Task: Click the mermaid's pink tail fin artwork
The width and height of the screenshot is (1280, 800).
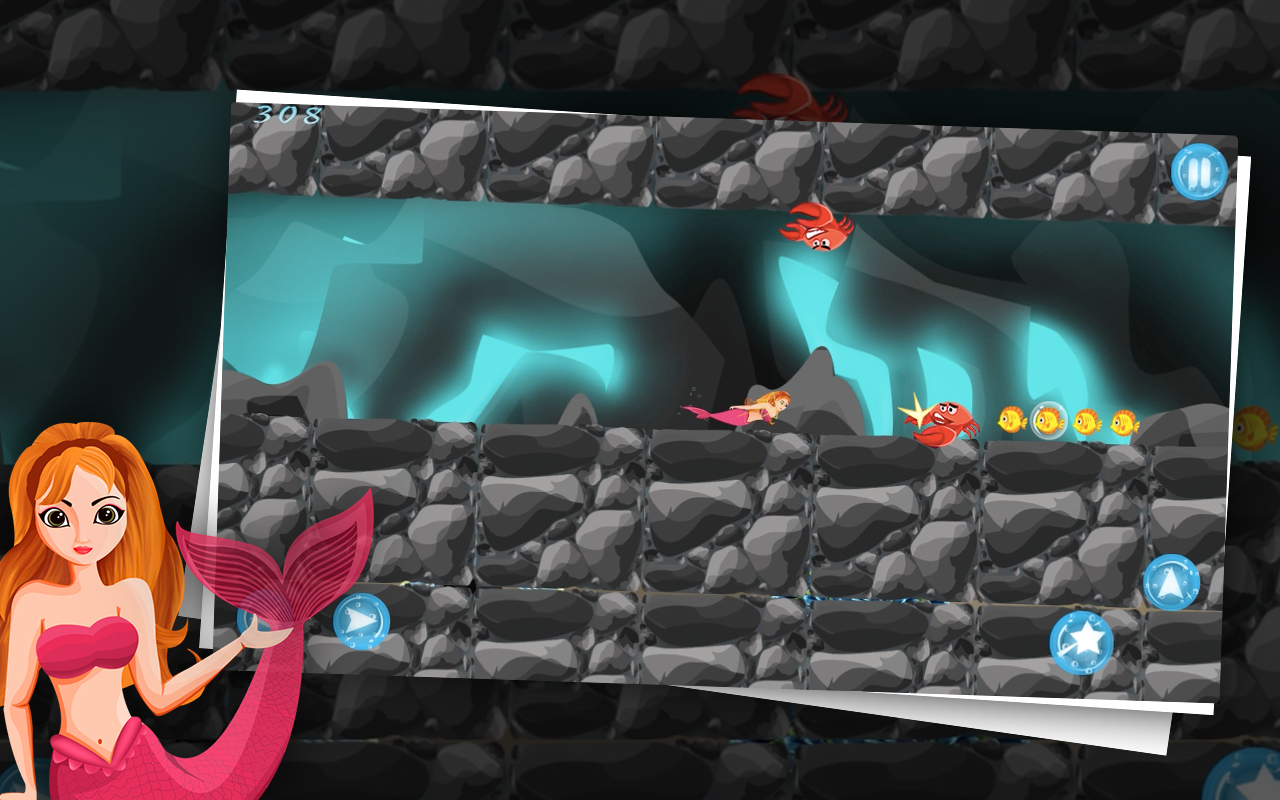Action: pyautogui.click(x=270, y=560)
